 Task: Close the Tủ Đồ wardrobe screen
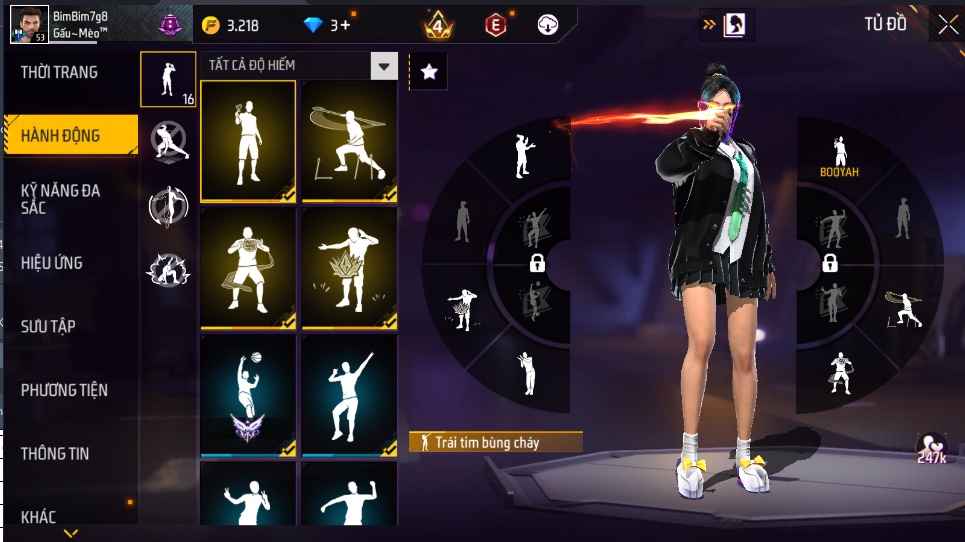946,25
